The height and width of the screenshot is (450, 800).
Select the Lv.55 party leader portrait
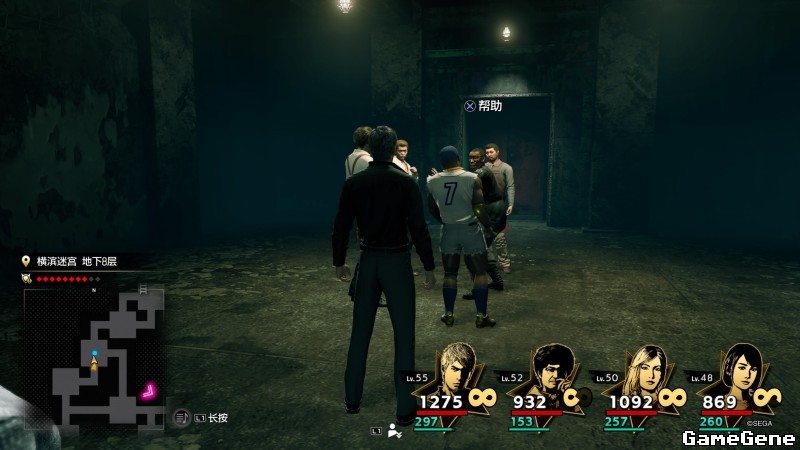(x=458, y=369)
